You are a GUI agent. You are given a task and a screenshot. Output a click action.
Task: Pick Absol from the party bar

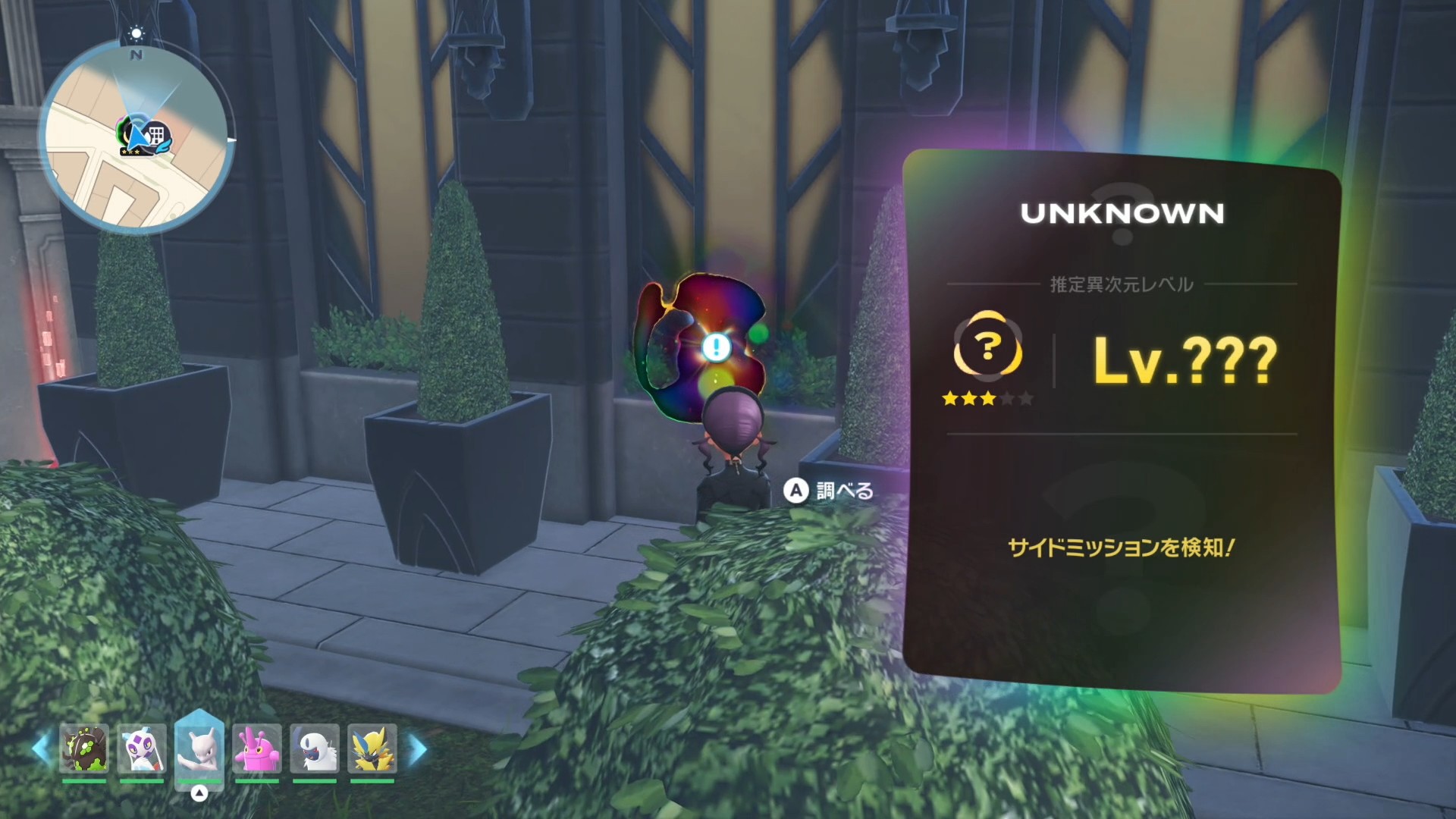coord(315,748)
